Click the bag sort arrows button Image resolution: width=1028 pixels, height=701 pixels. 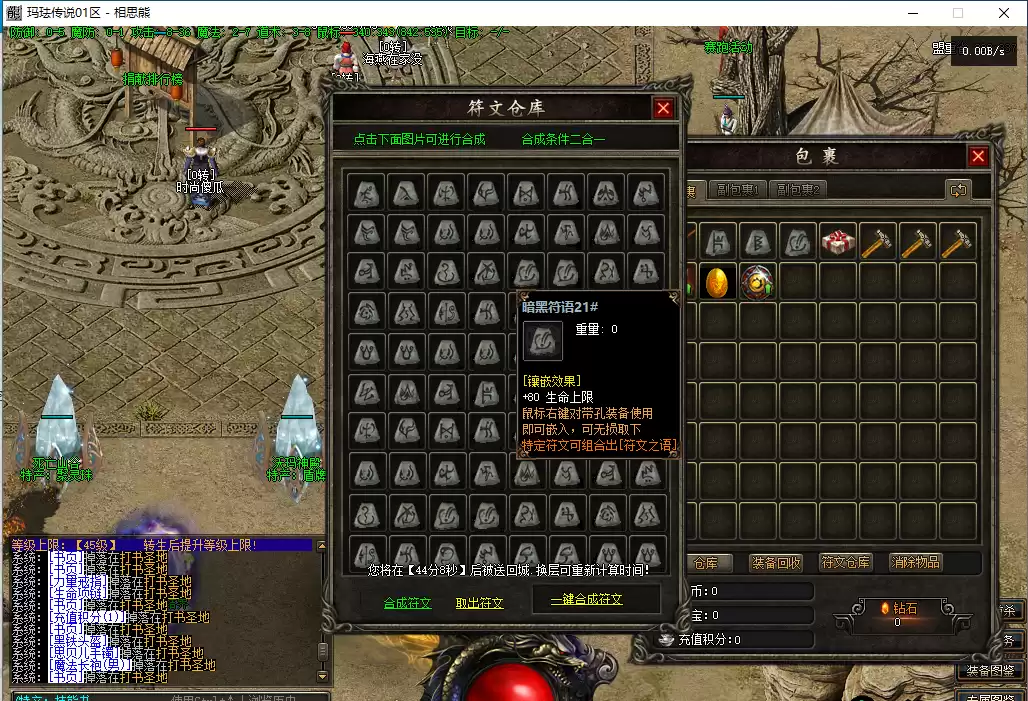pyautogui.click(x=958, y=189)
